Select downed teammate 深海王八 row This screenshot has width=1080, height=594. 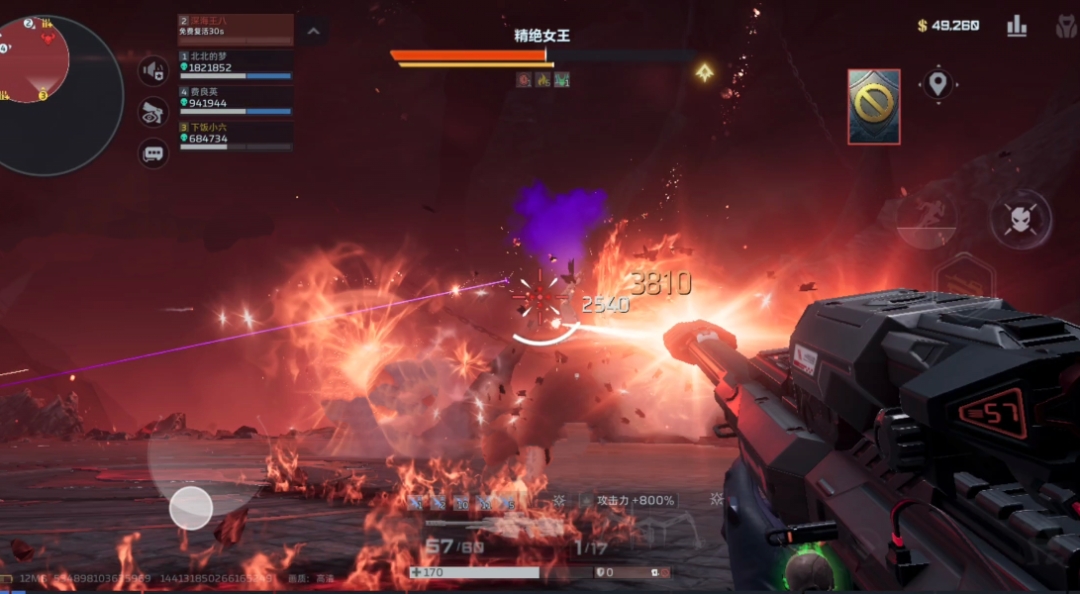[236, 29]
